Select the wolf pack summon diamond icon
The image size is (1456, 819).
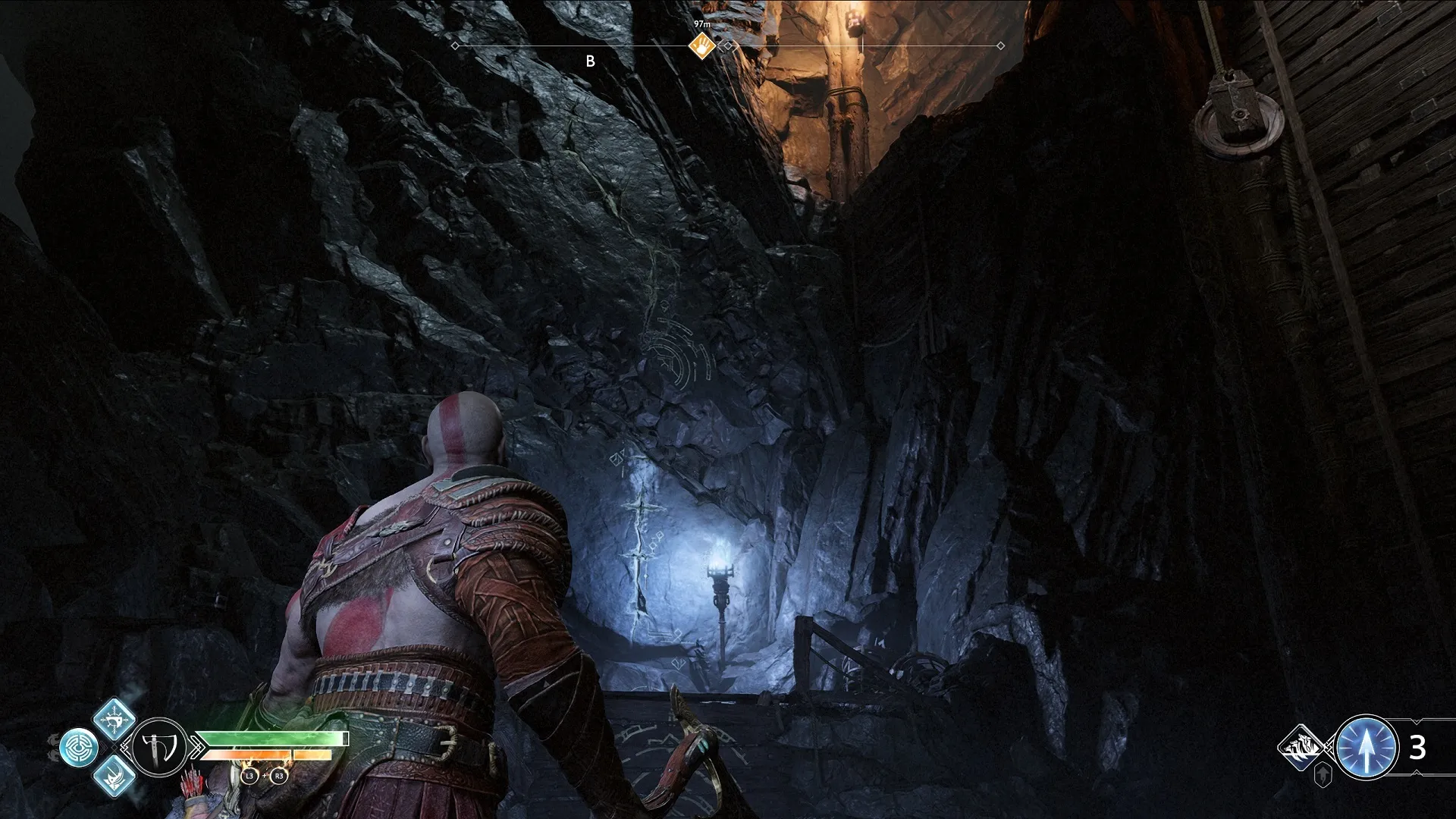tap(1303, 748)
